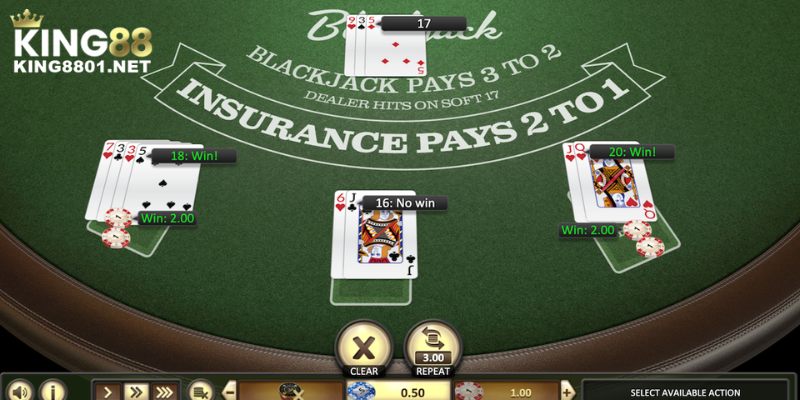Click the empty center betting box
The width and height of the screenshot is (800, 400).
[x=372, y=290]
